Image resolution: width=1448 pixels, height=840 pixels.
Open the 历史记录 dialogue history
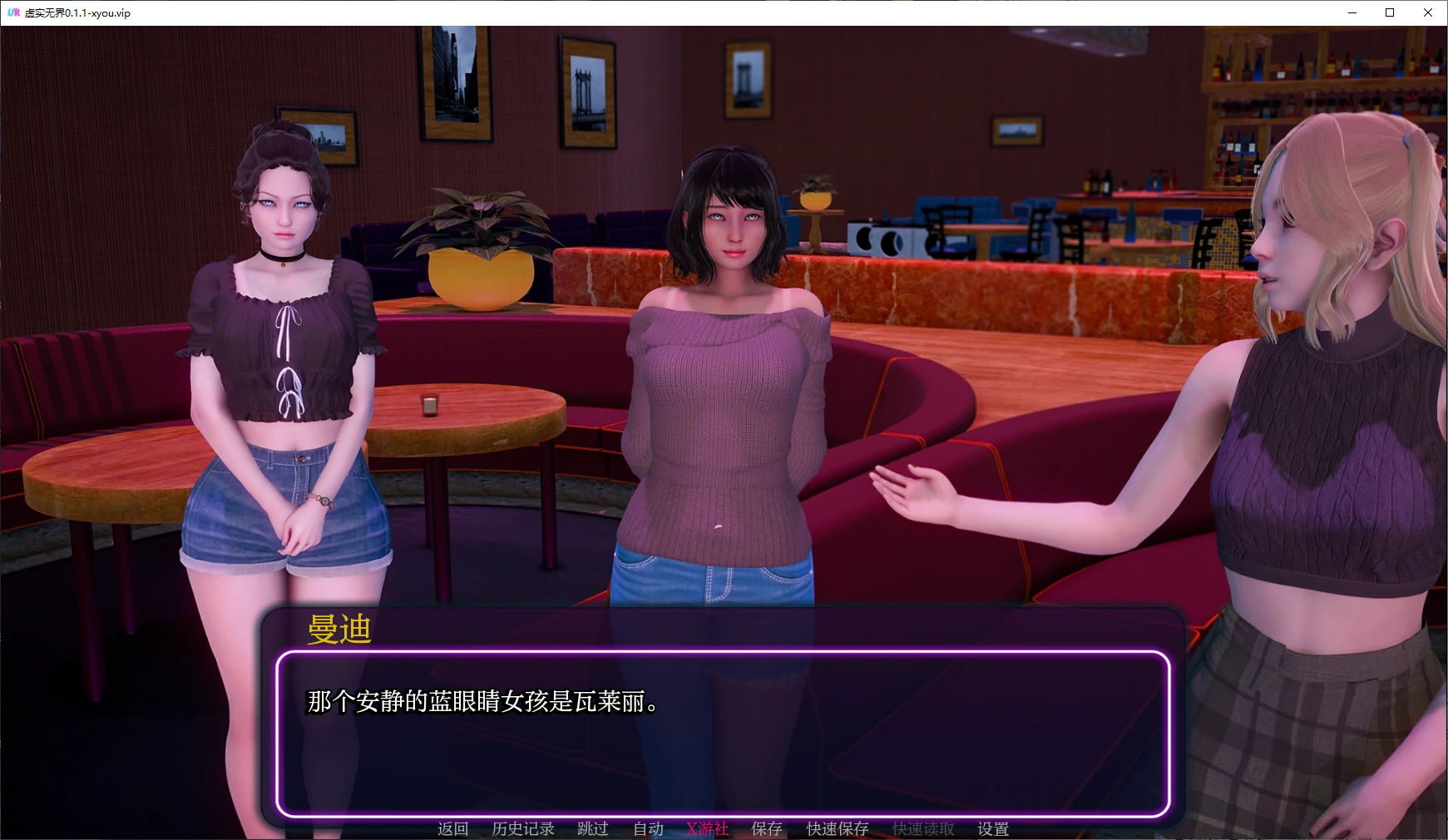(x=523, y=828)
